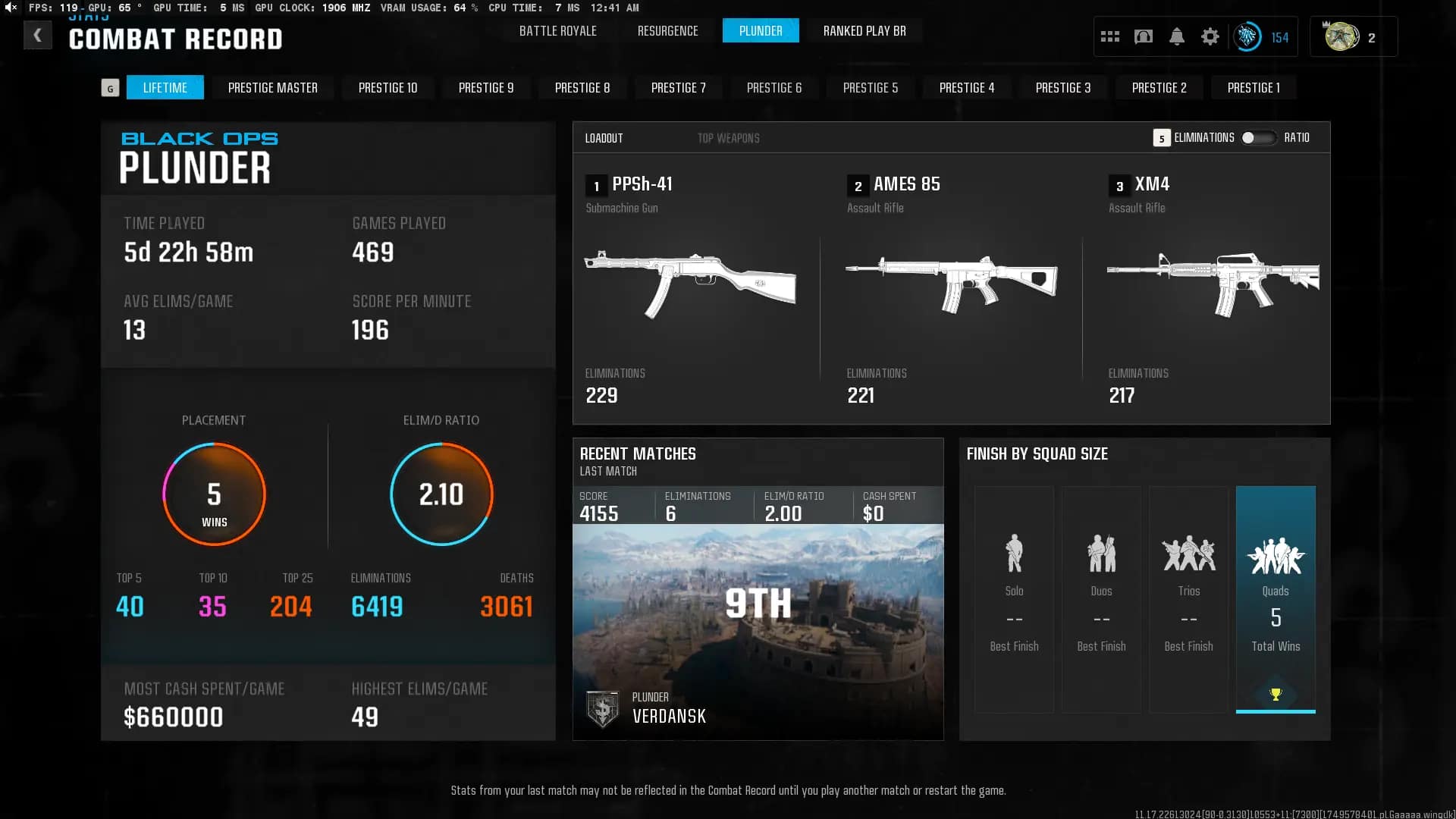The image size is (1456, 819).
Task: Open settings gear icon
Action: pyautogui.click(x=1210, y=36)
